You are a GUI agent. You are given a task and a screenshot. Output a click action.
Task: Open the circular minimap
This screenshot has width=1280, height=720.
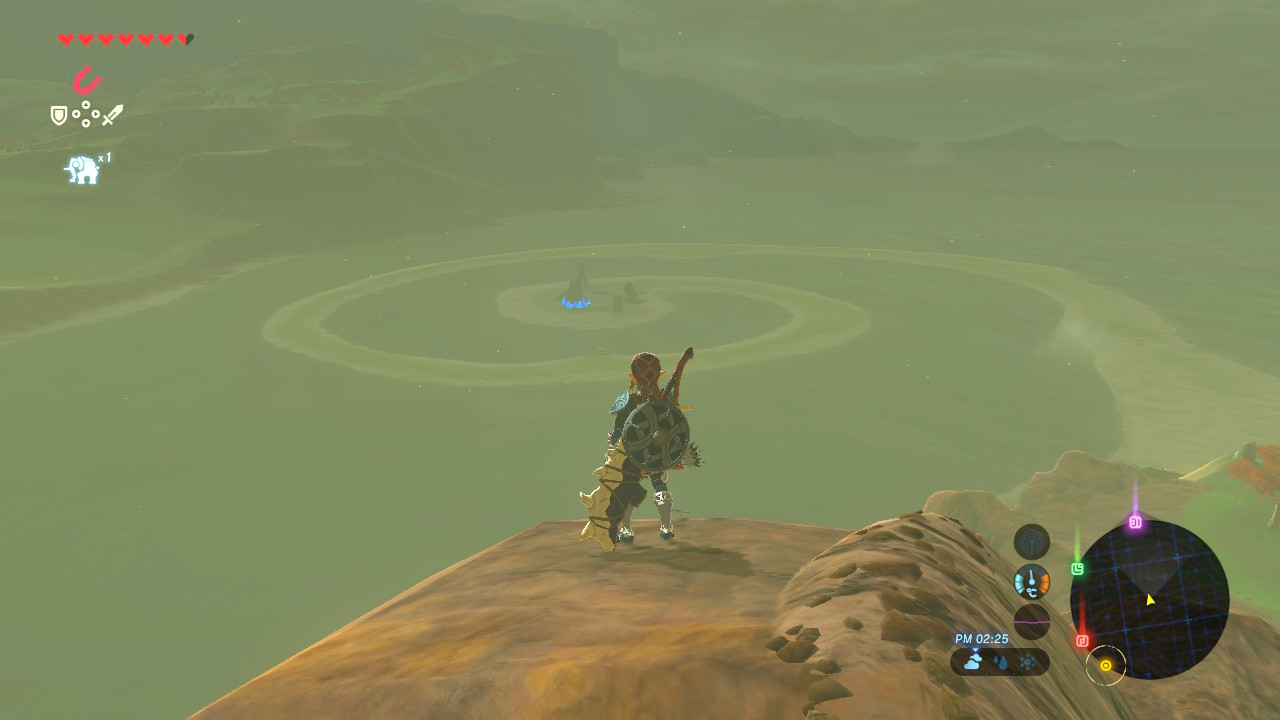[1149, 600]
